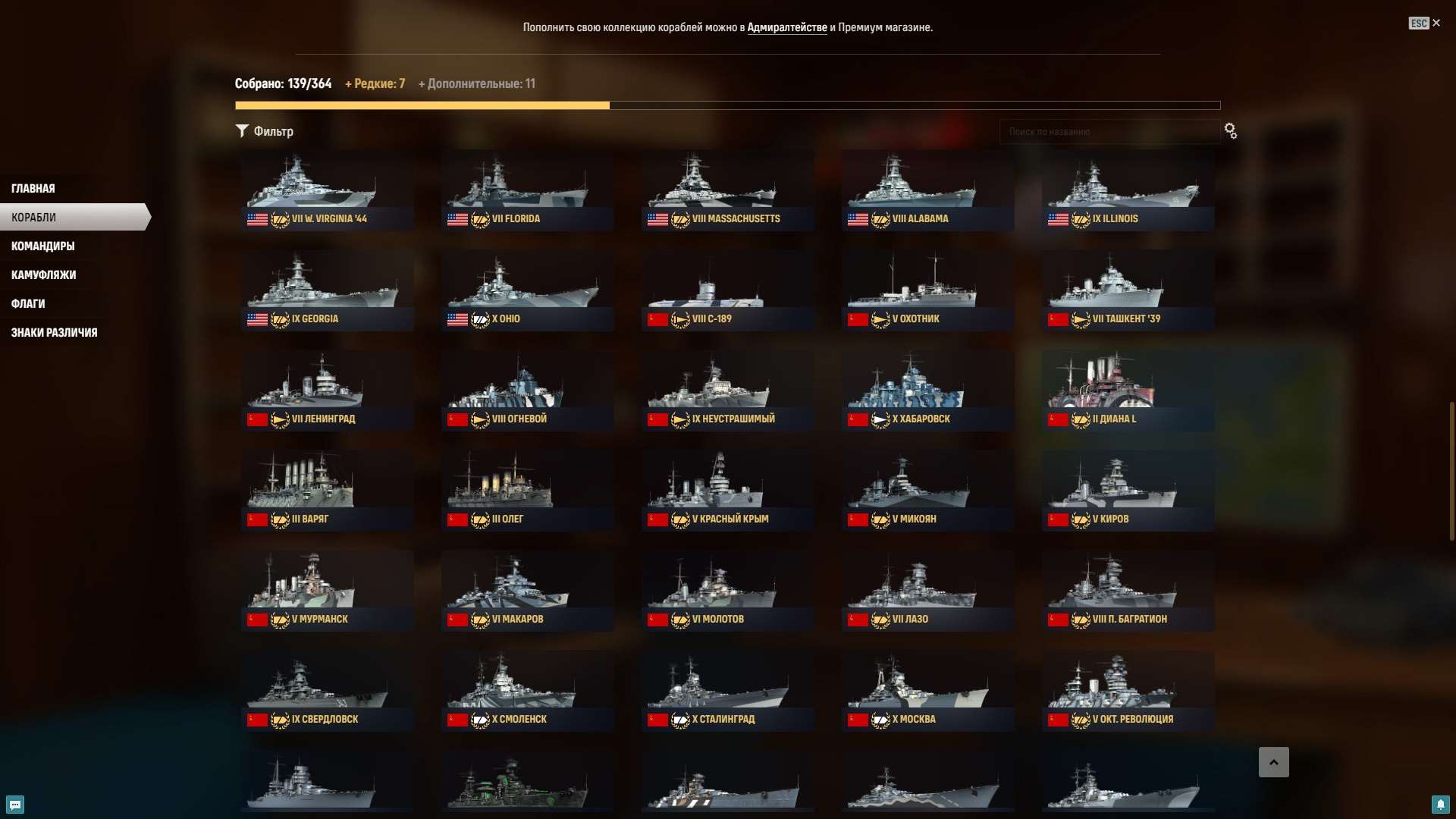The image size is (1456, 819).
Task: Click the Soviet flag on ВАРЯГ card
Action: coord(256,519)
